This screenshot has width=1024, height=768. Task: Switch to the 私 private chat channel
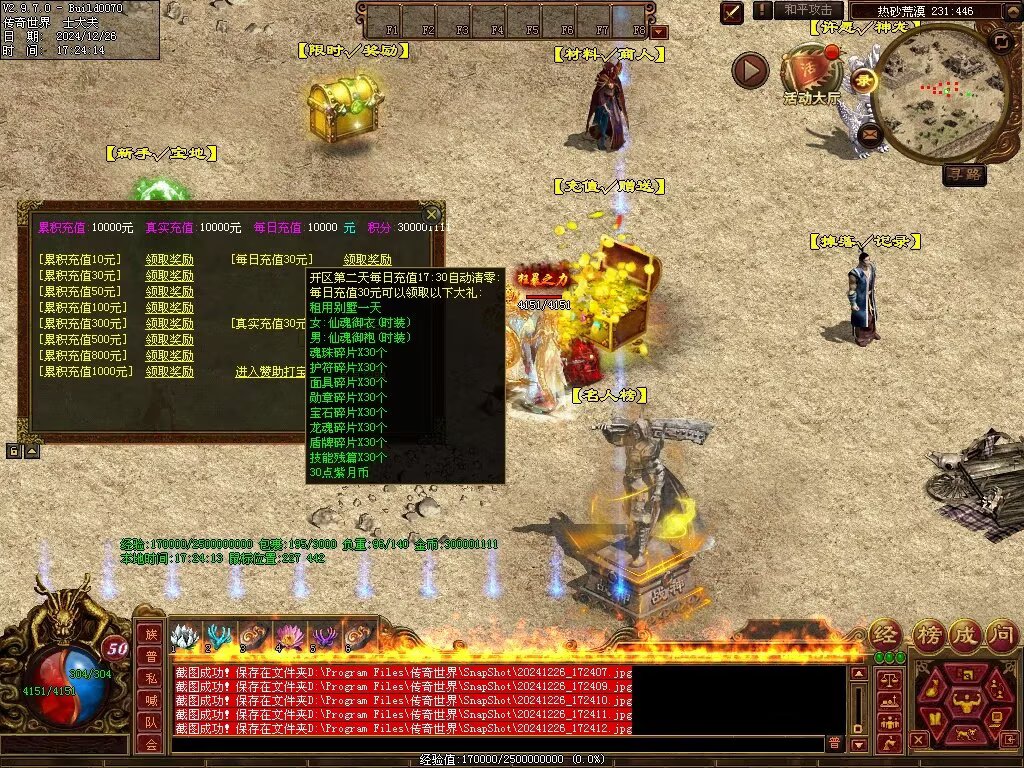pyautogui.click(x=149, y=678)
